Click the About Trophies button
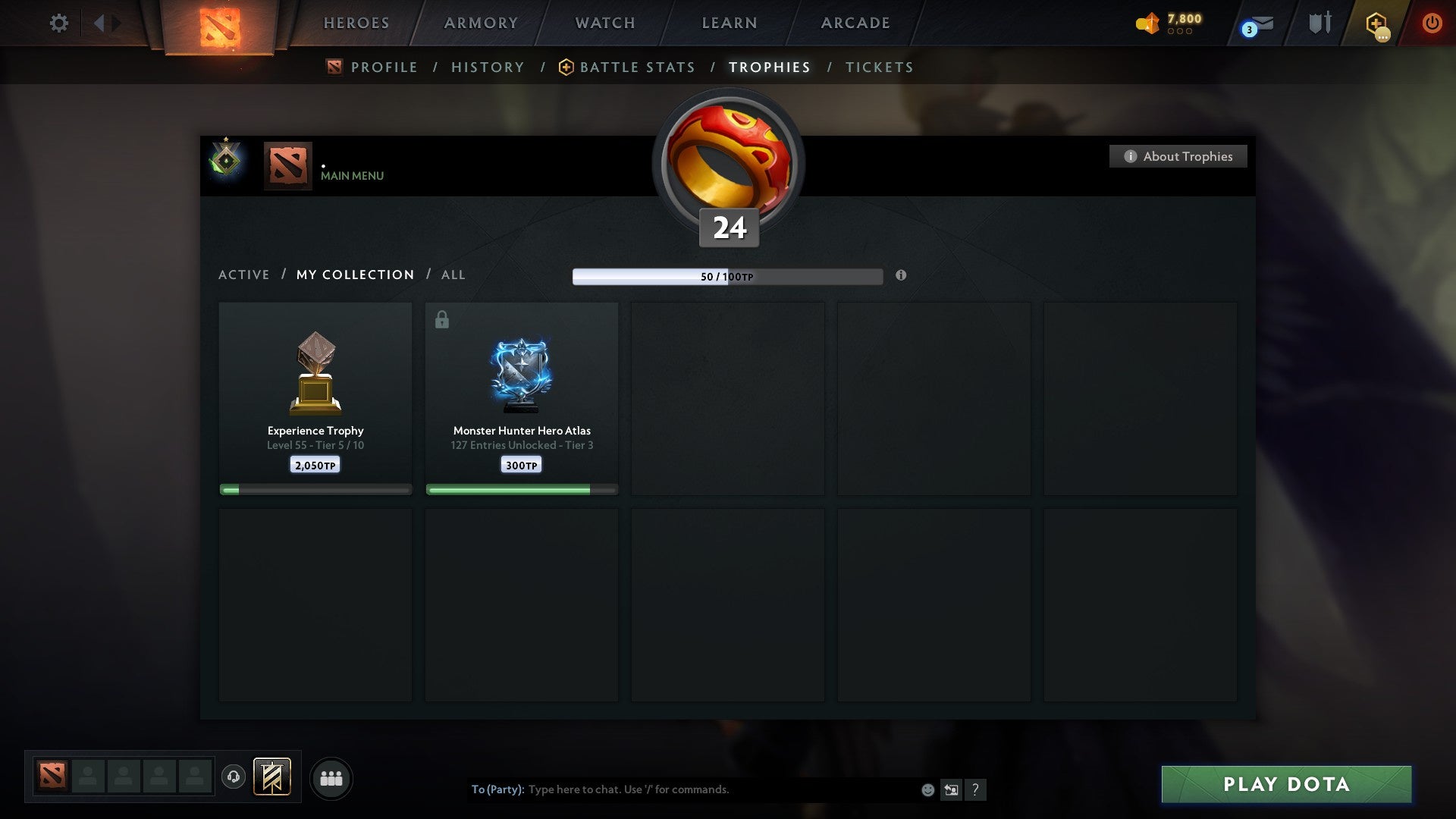Image resolution: width=1456 pixels, height=819 pixels. (1178, 156)
